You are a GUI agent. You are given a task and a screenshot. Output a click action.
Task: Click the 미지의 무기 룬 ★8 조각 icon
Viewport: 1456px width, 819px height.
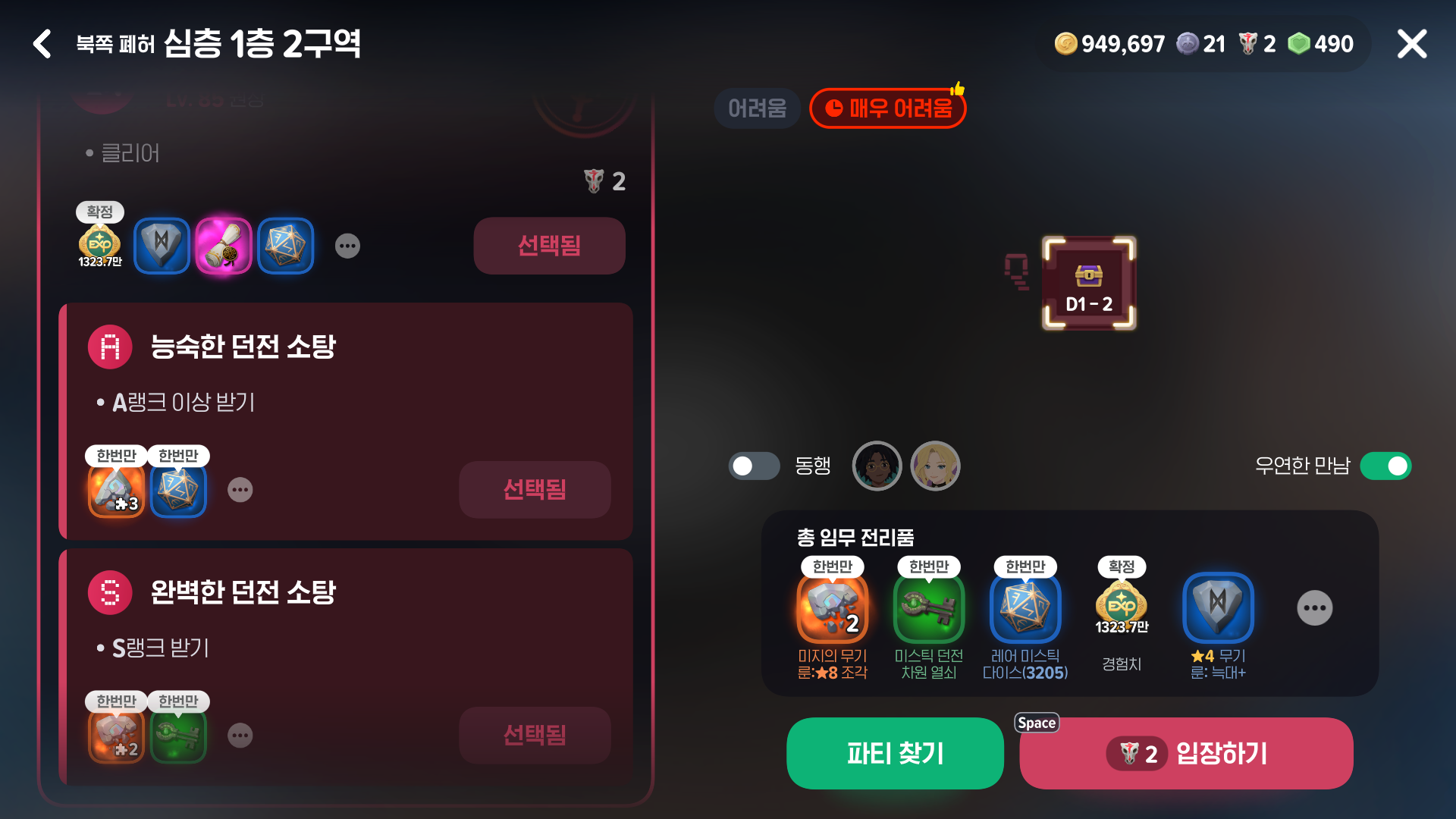[x=833, y=607]
